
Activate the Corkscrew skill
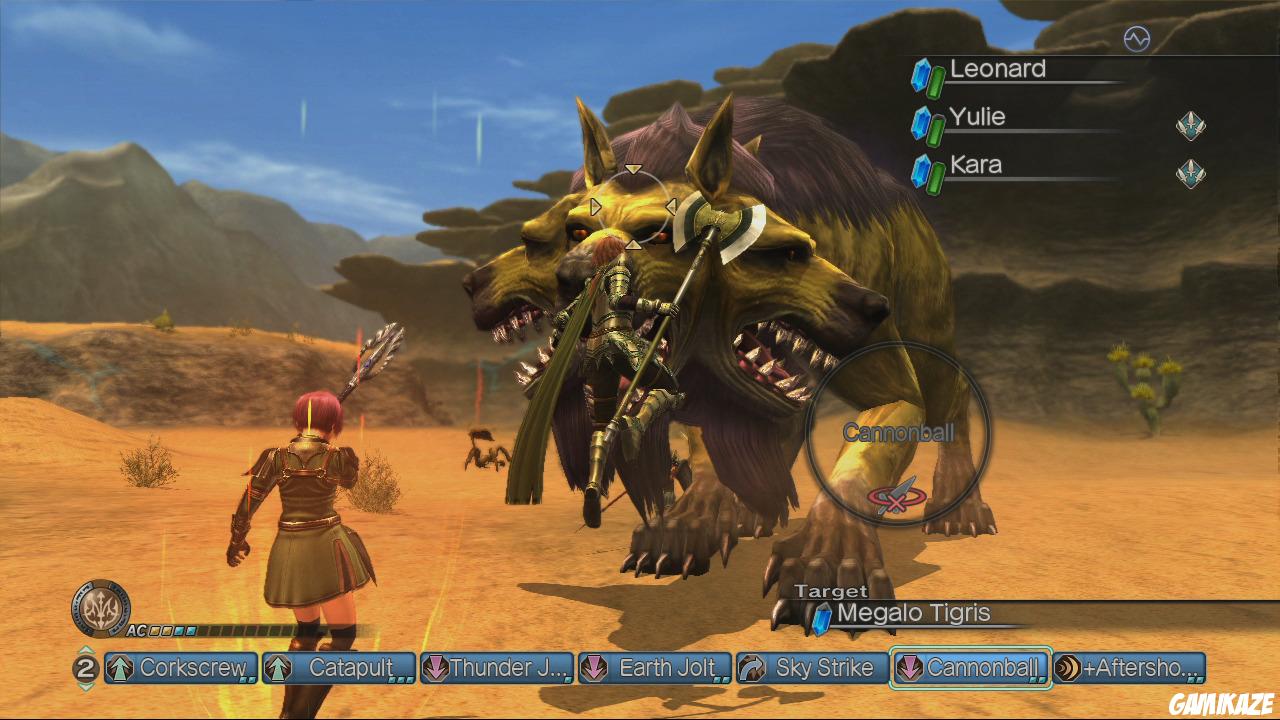(181, 668)
